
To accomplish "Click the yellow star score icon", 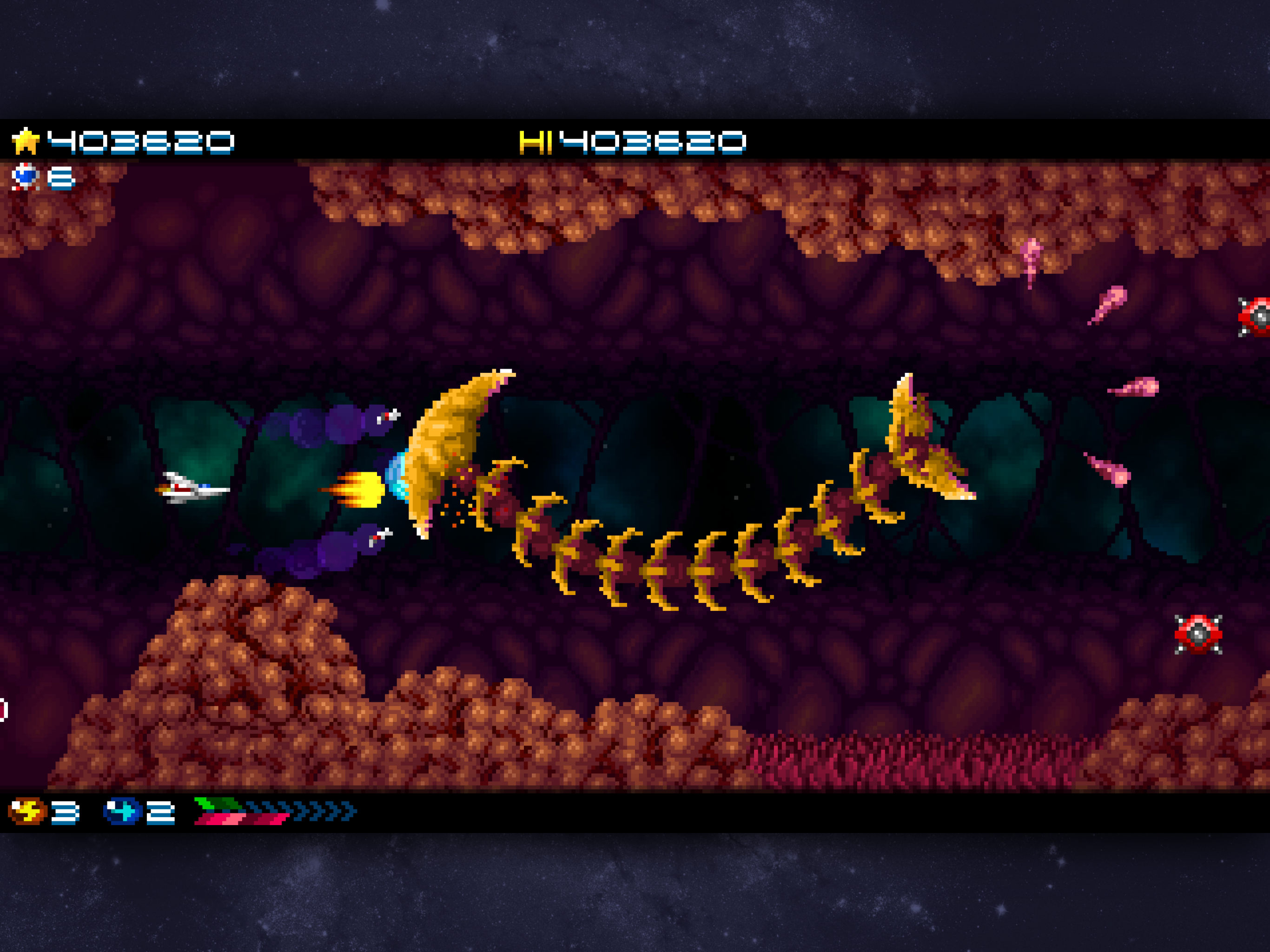I will click(26, 142).
